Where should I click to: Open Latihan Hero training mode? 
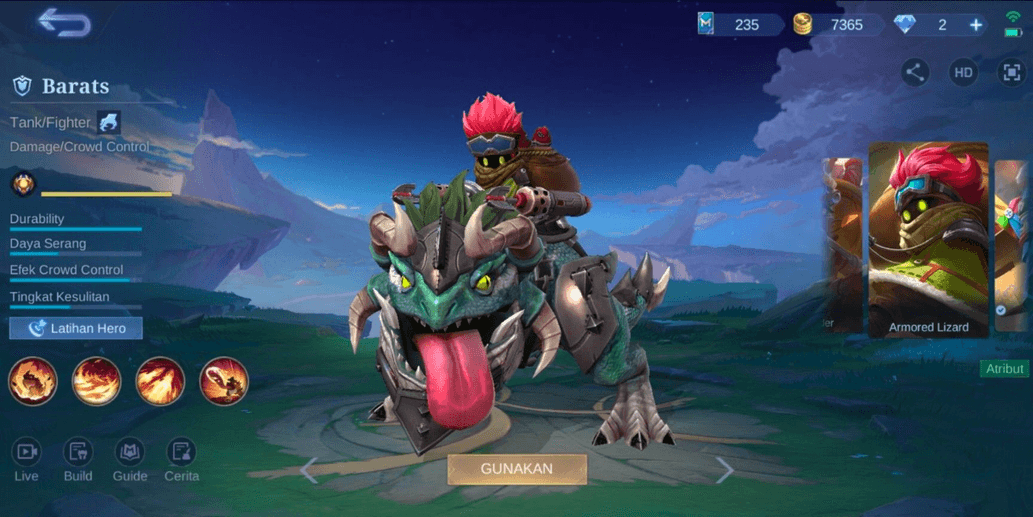76,328
